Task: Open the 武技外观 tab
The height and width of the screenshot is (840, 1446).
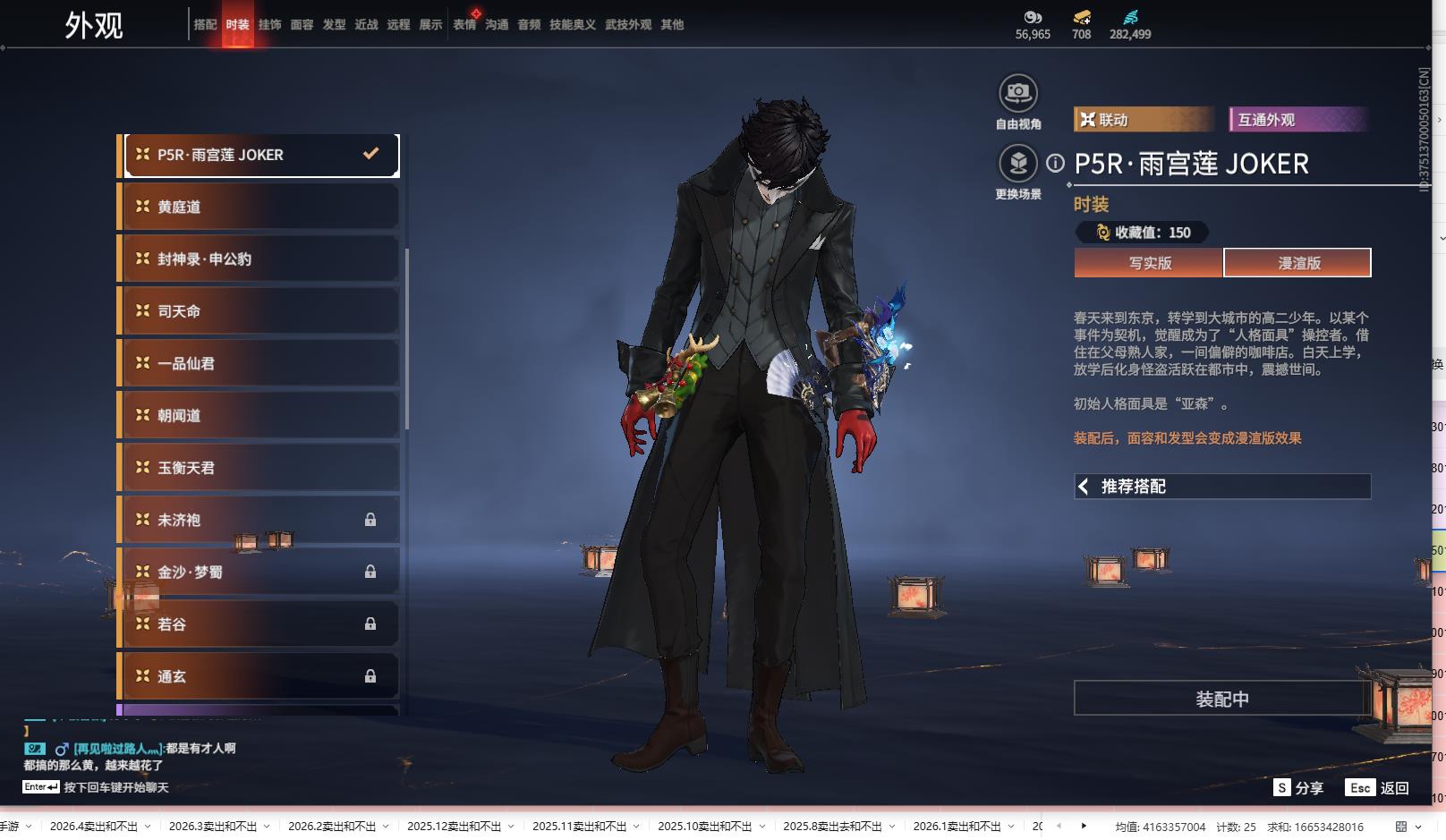Action: pyautogui.click(x=627, y=25)
